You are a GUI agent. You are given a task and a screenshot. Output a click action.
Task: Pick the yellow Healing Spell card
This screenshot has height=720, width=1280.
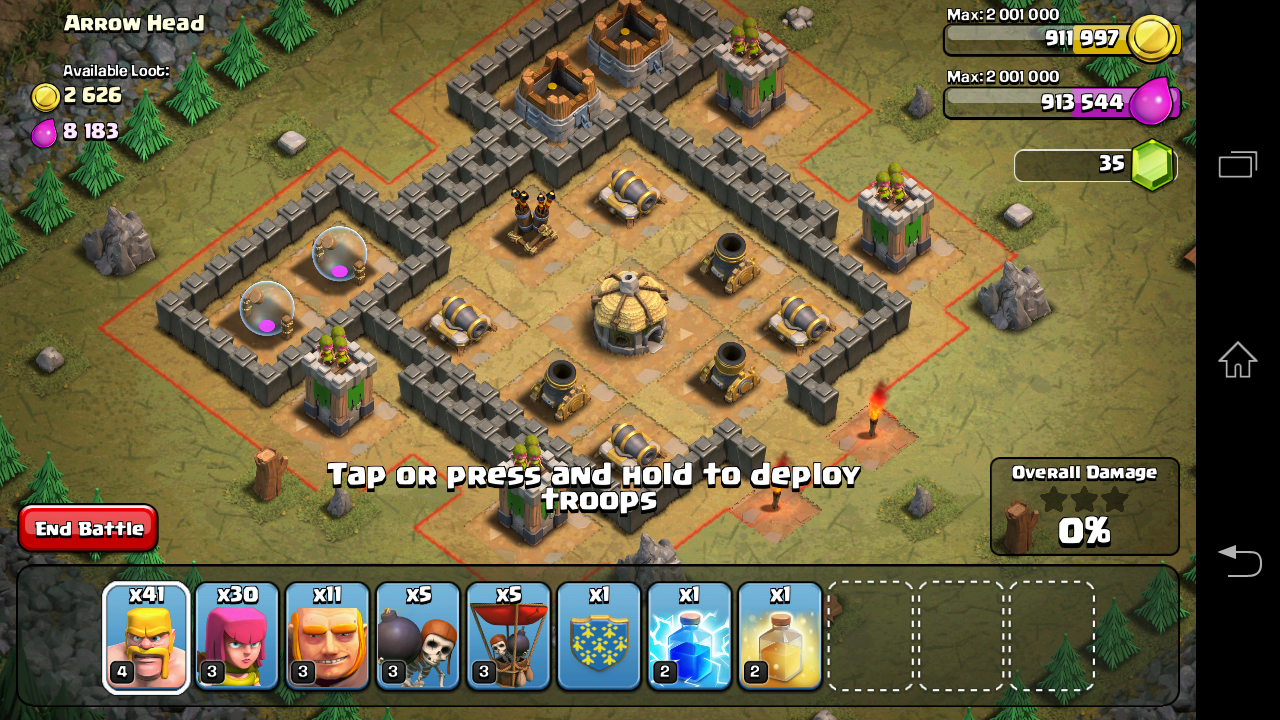point(780,637)
